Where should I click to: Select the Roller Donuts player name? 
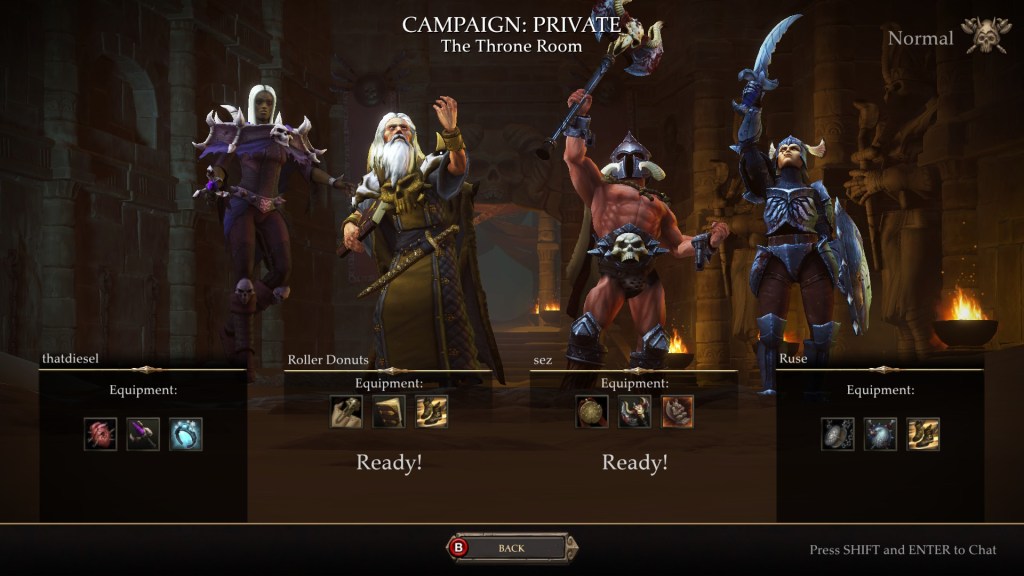pyautogui.click(x=328, y=359)
